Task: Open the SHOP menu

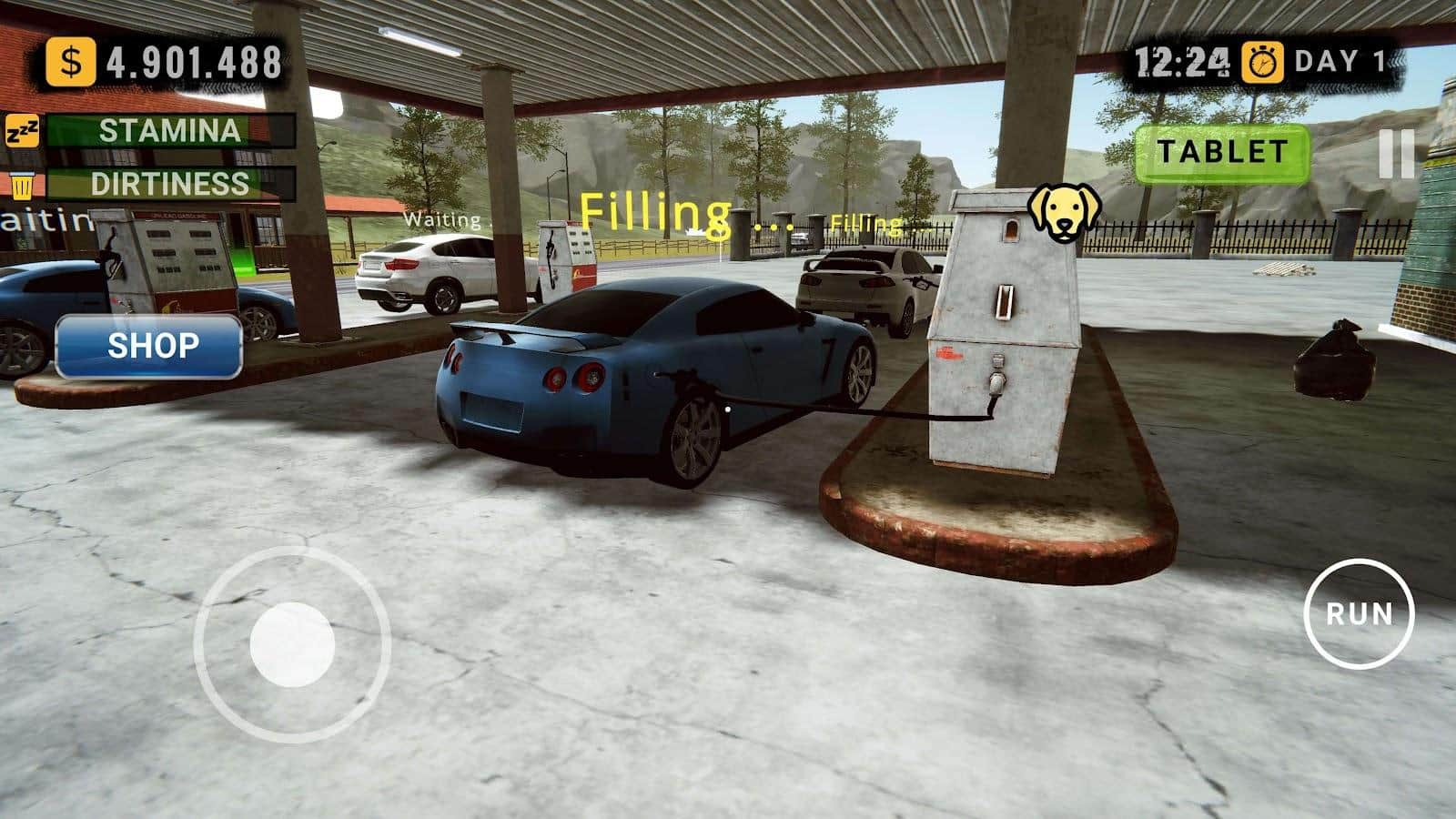Action: 151,344
